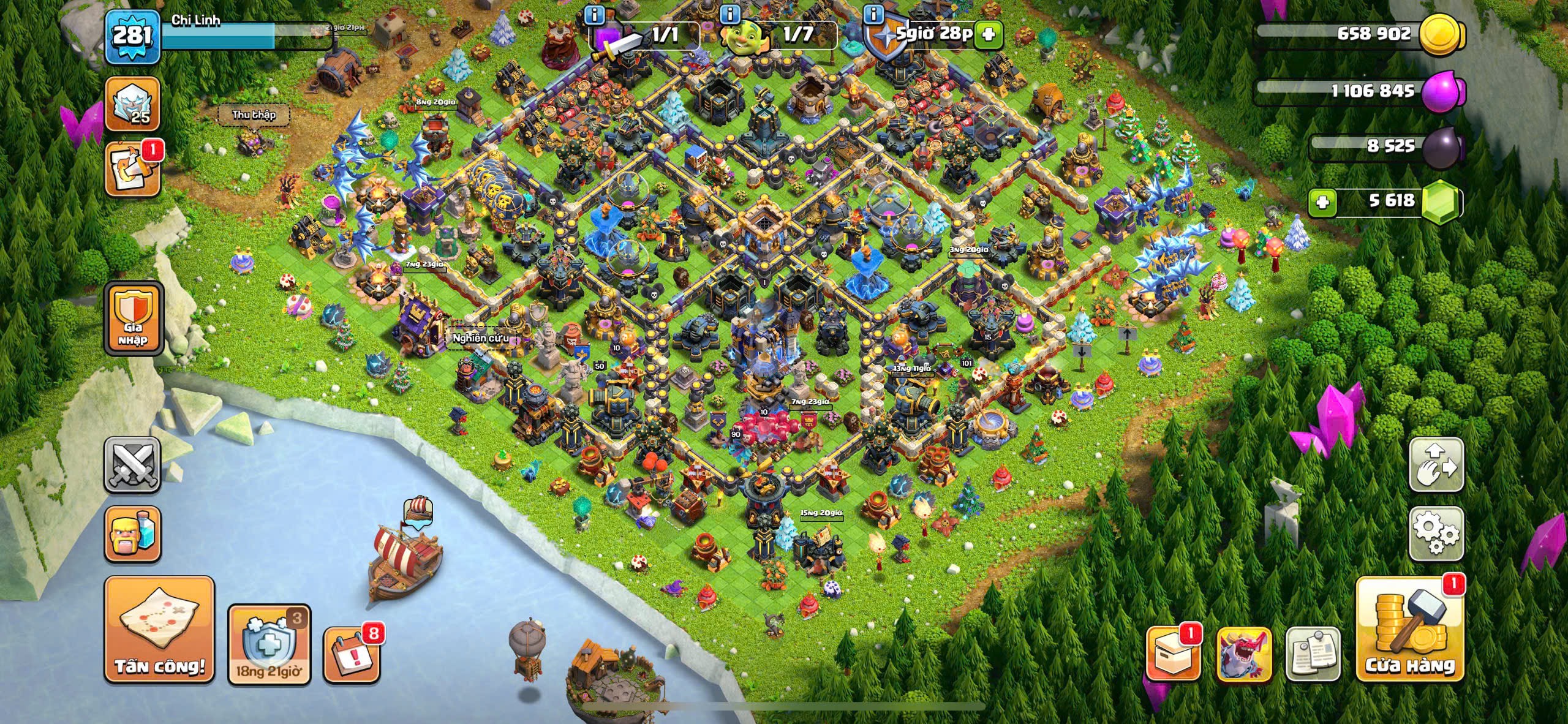The height and width of the screenshot is (724, 1568).
Task: Open the events calendar with 8 notifications
Action: tap(351, 655)
